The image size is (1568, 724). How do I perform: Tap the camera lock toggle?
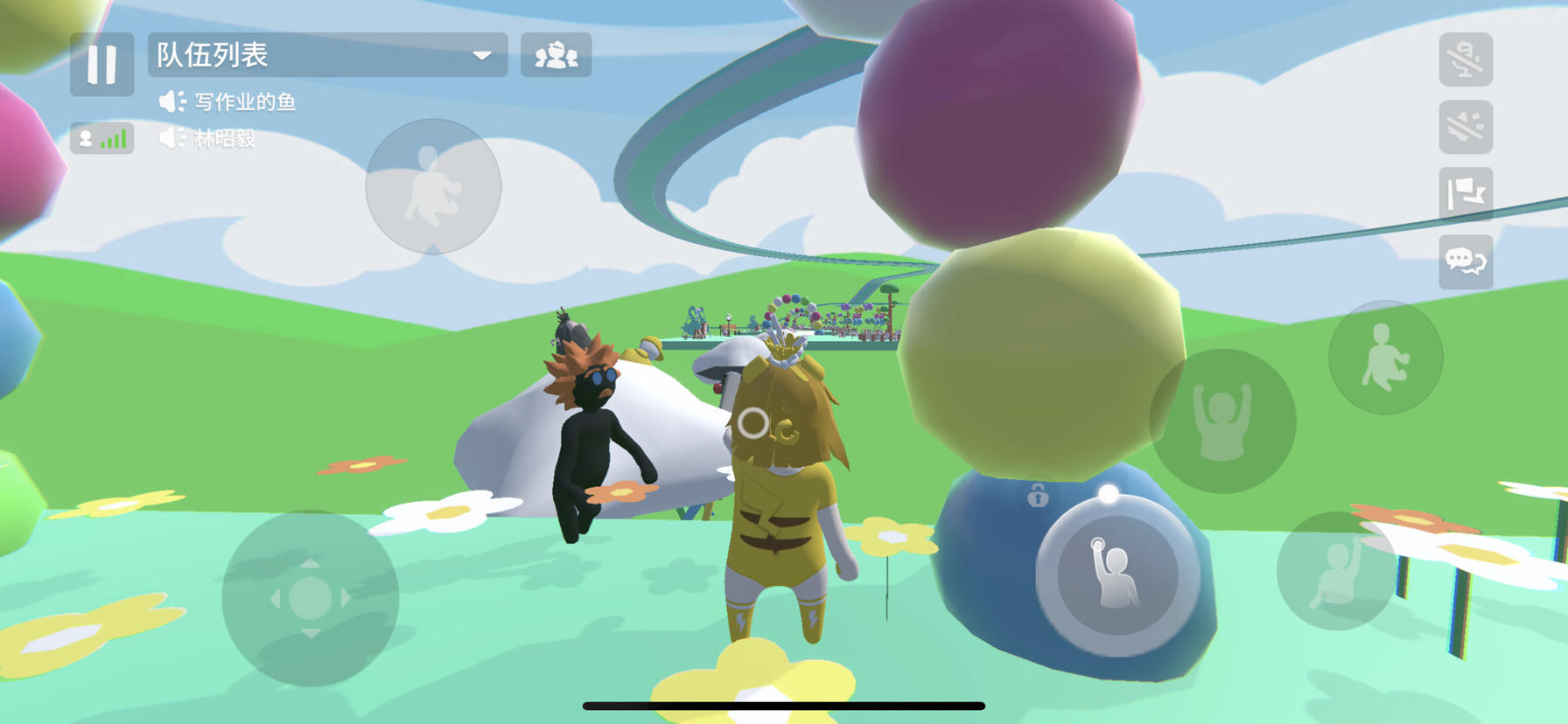(x=1037, y=495)
